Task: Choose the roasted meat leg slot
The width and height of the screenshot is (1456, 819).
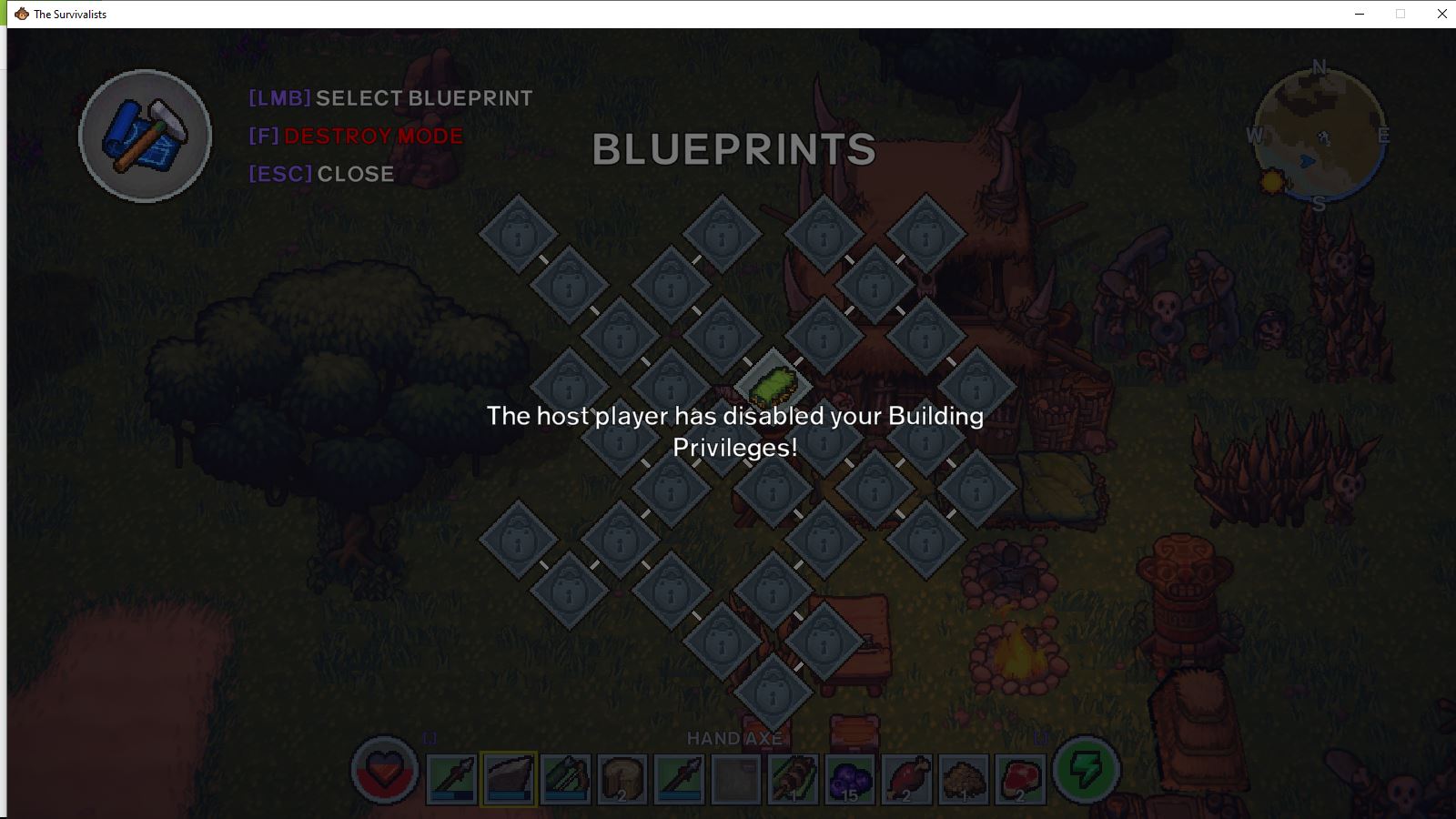Action: (906, 779)
